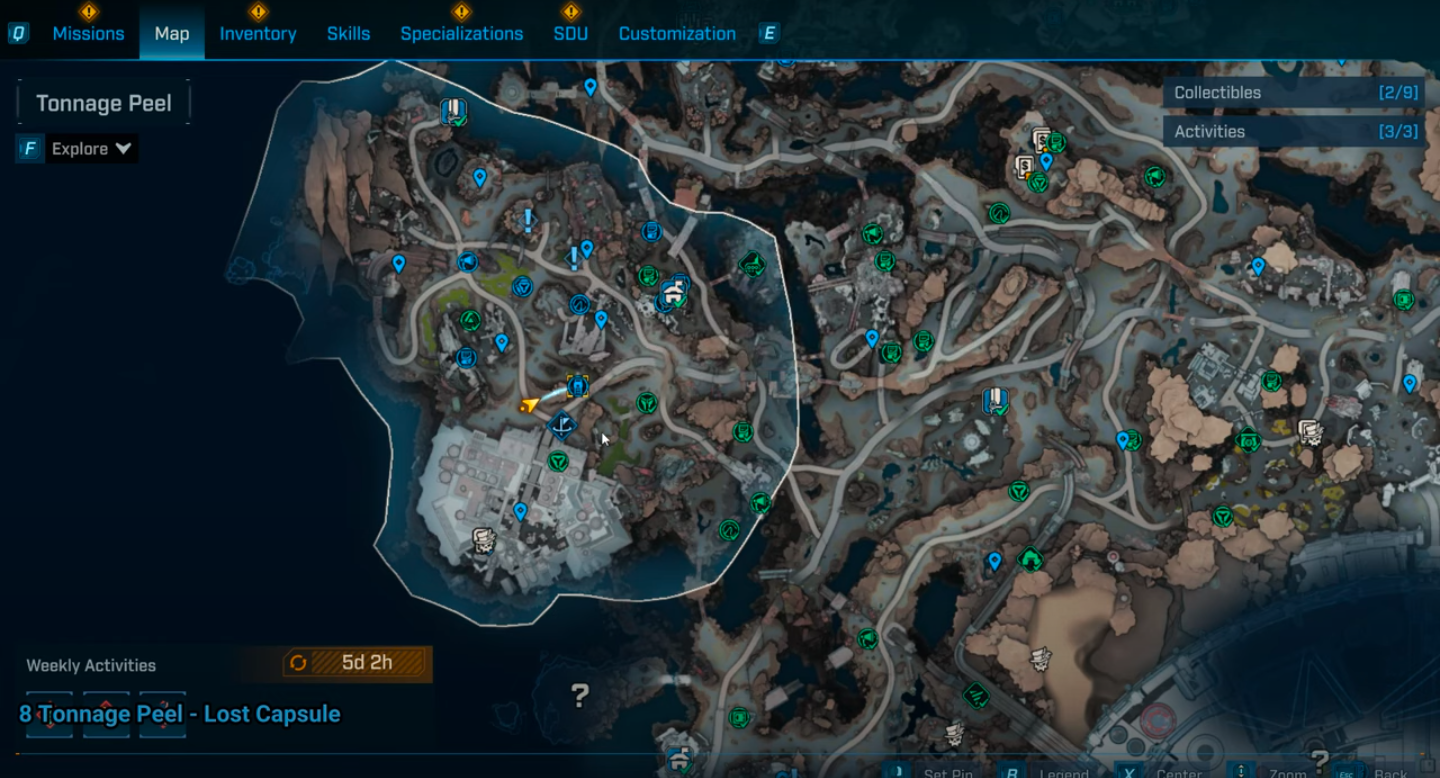Select the blue diamond marker below the player arrow
Viewport: 1440px width, 778px height.
tap(562, 427)
